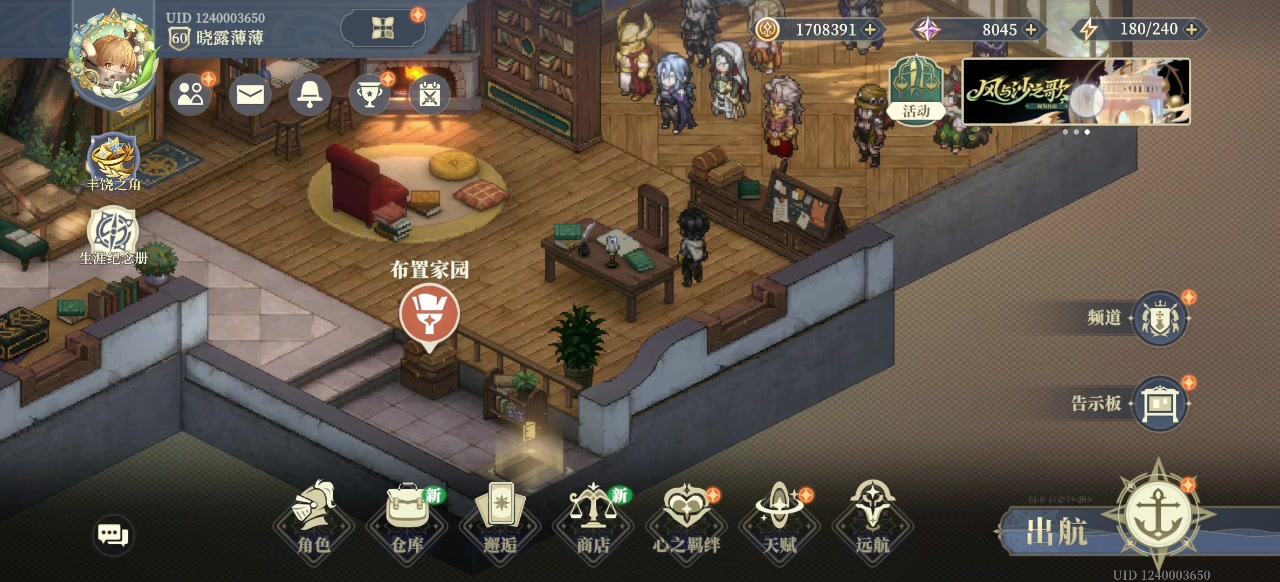Check the mail envelope icon
Viewport: 1280px width, 582px height.
pyautogui.click(x=250, y=94)
